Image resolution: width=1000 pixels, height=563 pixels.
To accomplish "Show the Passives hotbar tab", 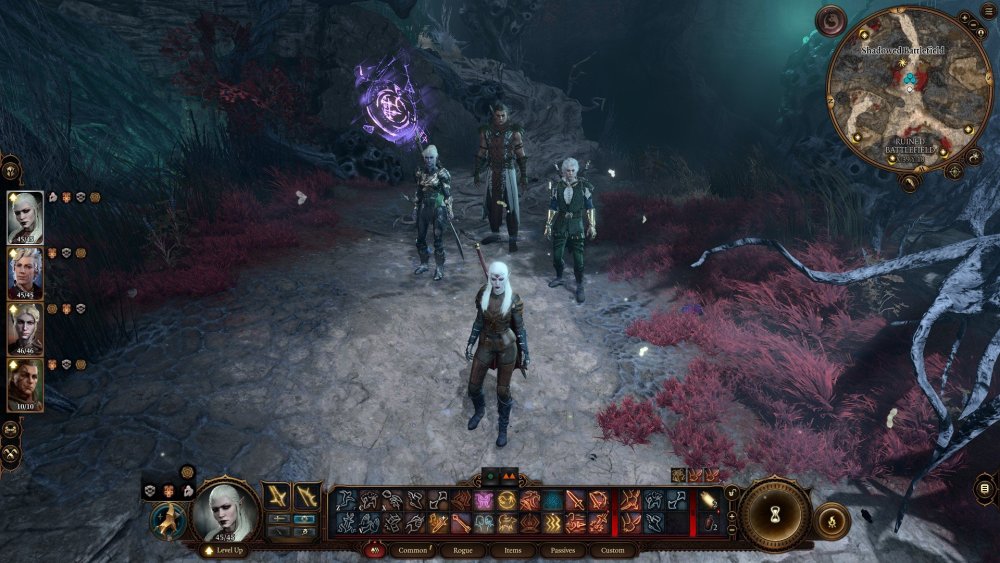I will click(564, 550).
